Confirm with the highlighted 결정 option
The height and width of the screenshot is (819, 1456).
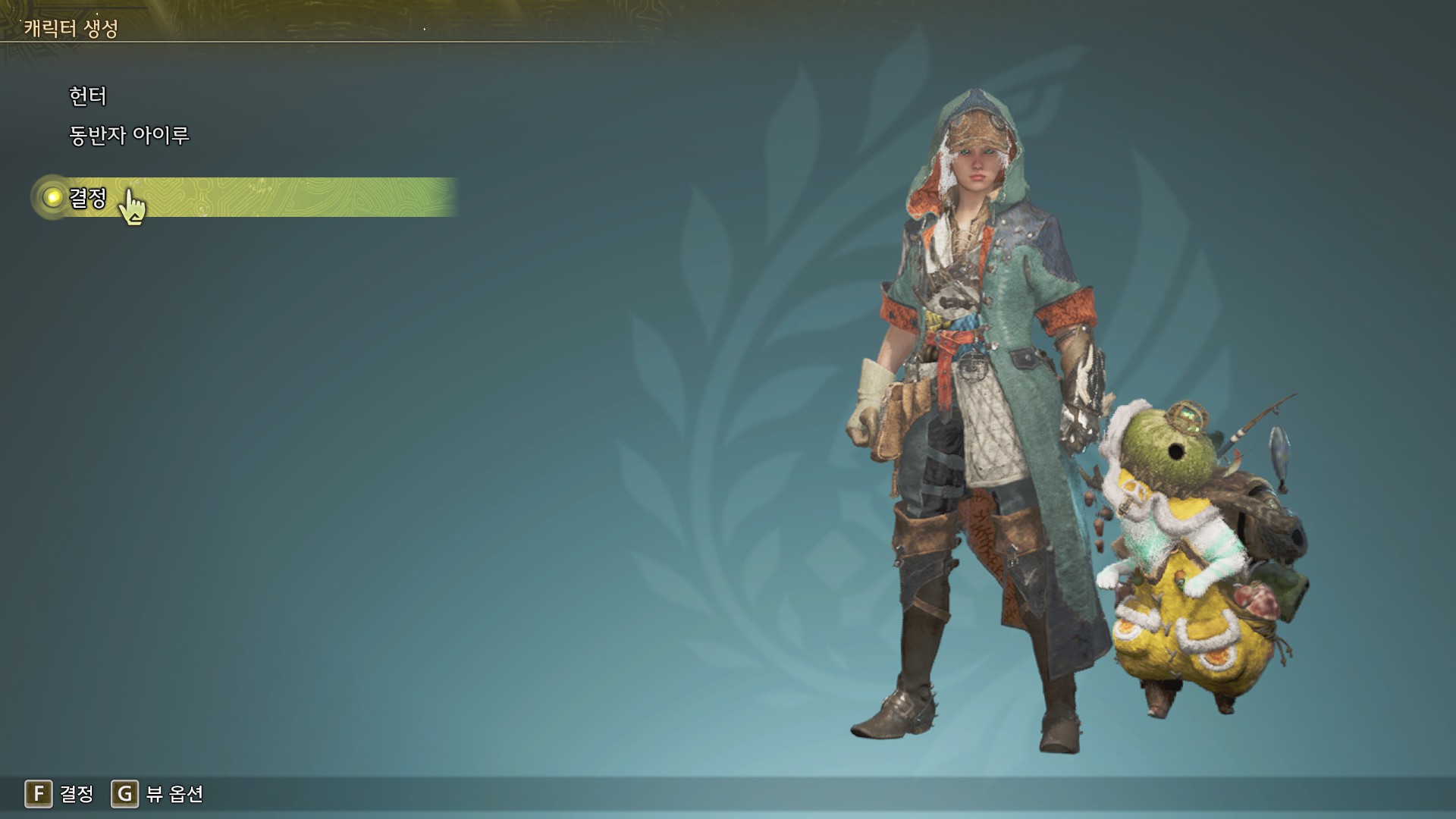[x=88, y=198]
